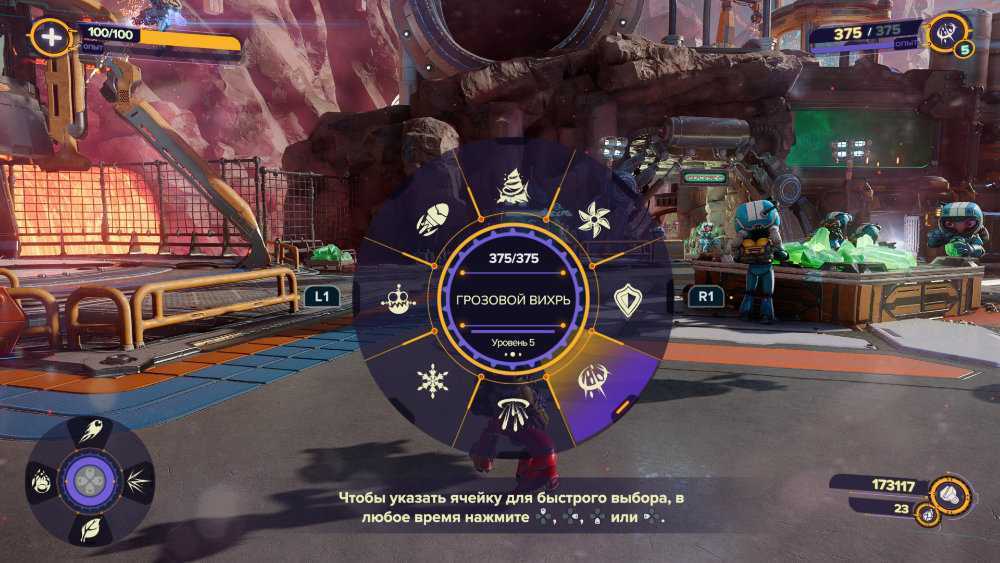
Task: Choose the shuriken blade weapon slot
Action: pyautogui.click(x=594, y=218)
